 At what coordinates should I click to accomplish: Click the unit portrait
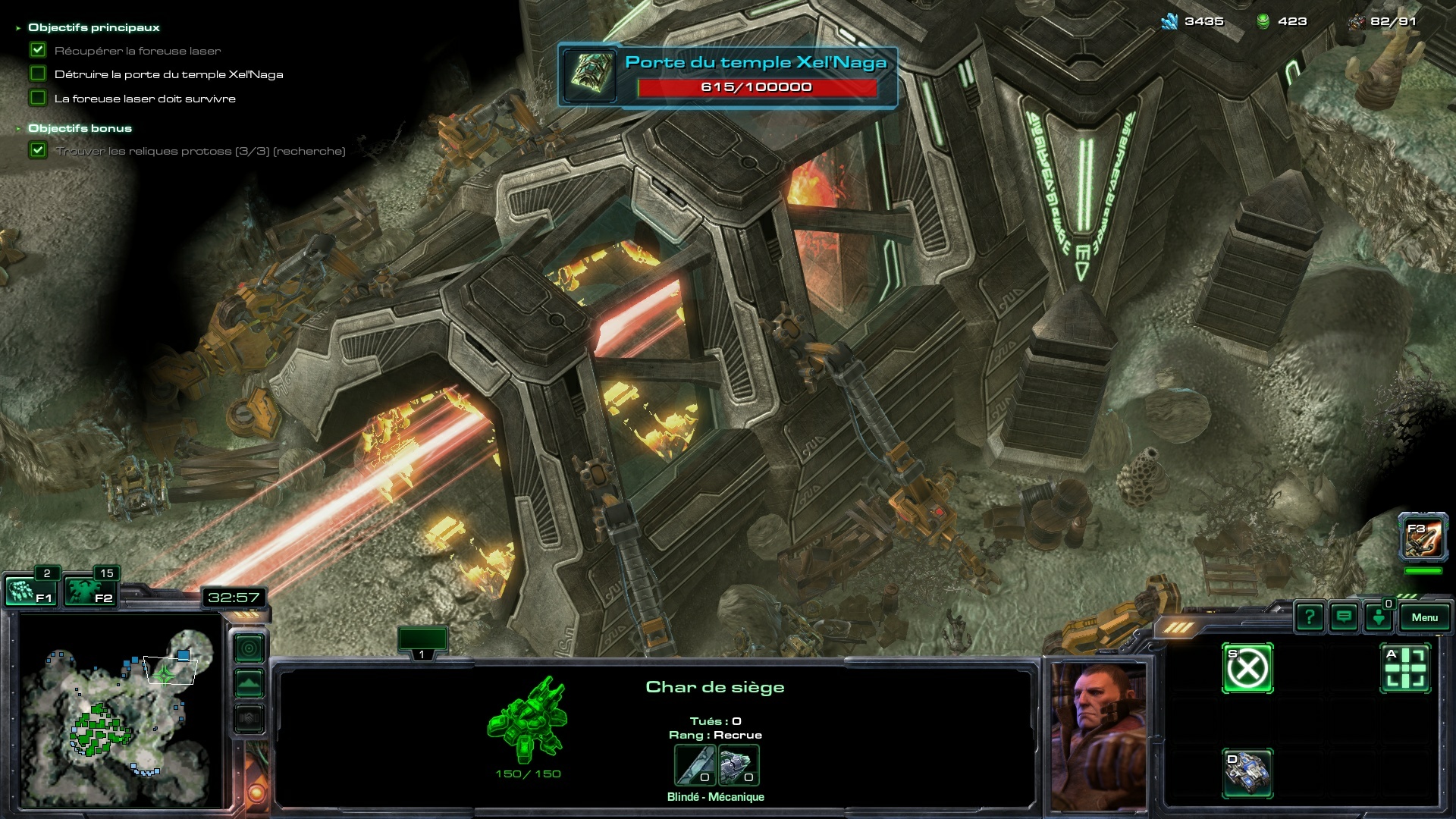point(1099,736)
